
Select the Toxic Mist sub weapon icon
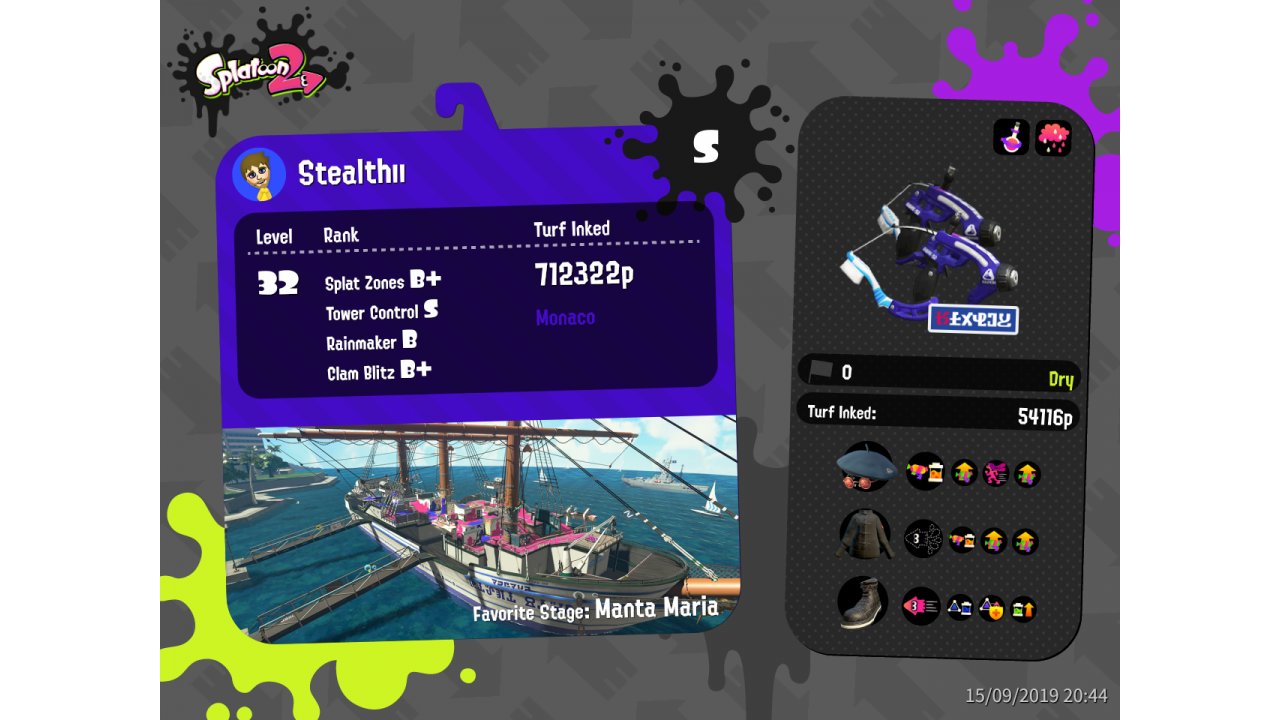click(1011, 137)
